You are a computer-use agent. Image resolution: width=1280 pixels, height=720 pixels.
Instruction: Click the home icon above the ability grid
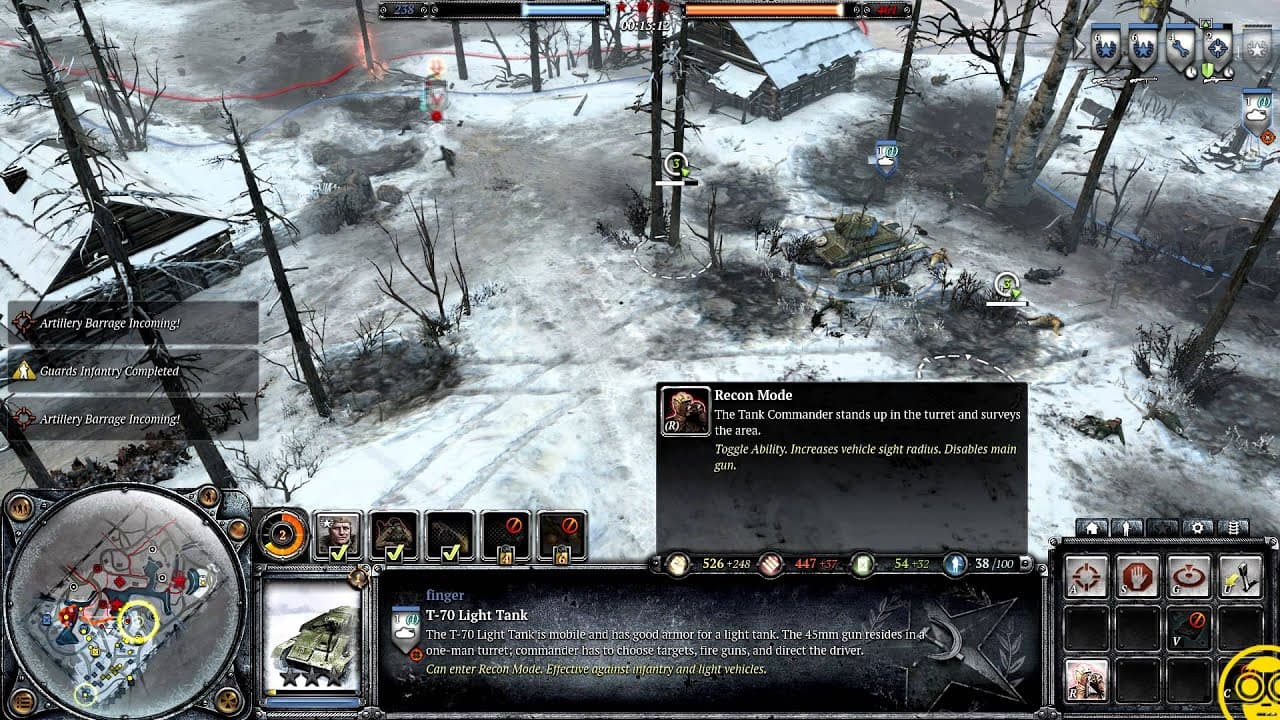click(x=1092, y=527)
